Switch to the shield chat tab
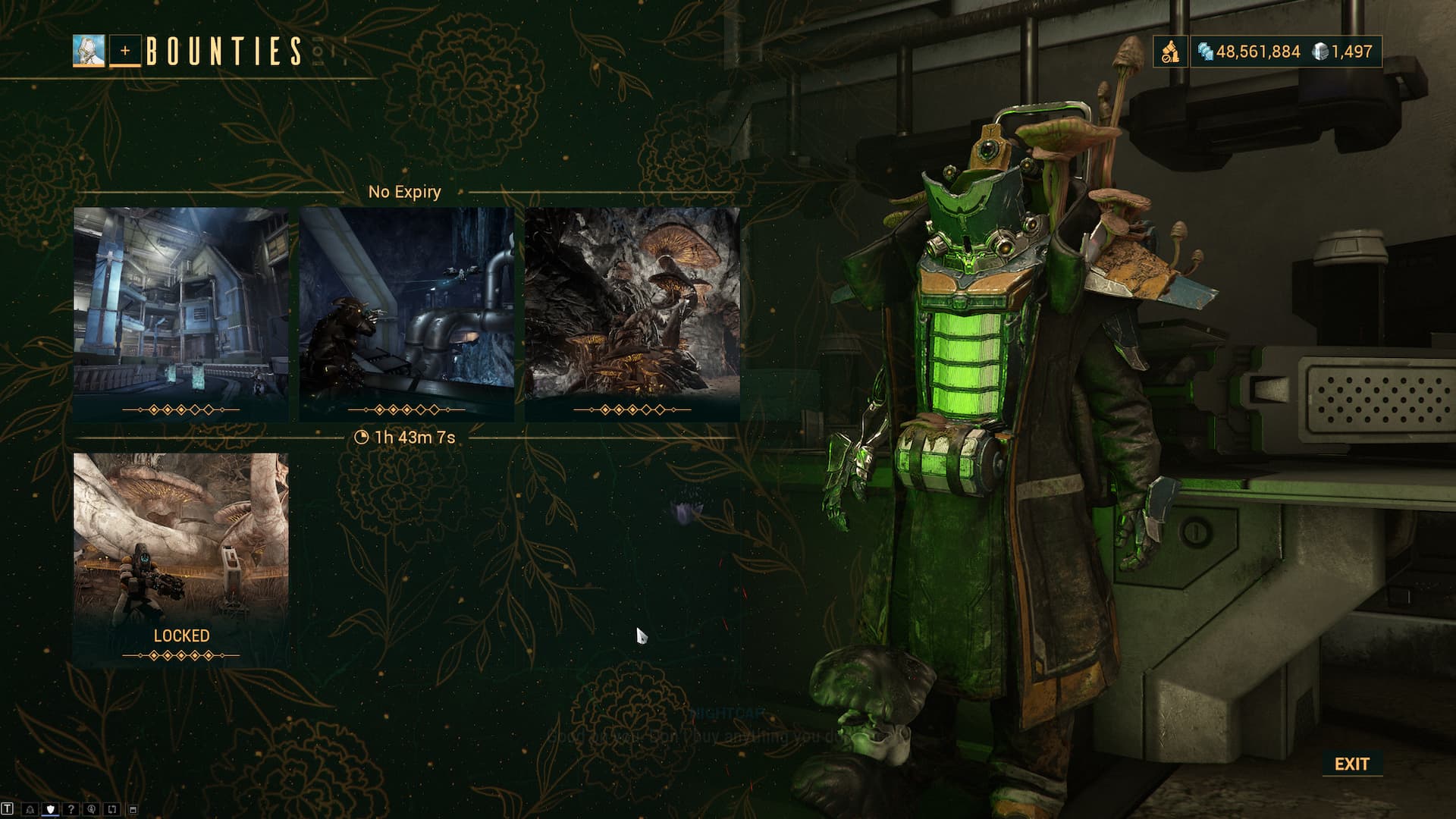Screen dimensions: 1456x819 pyautogui.click(x=51, y=809)
